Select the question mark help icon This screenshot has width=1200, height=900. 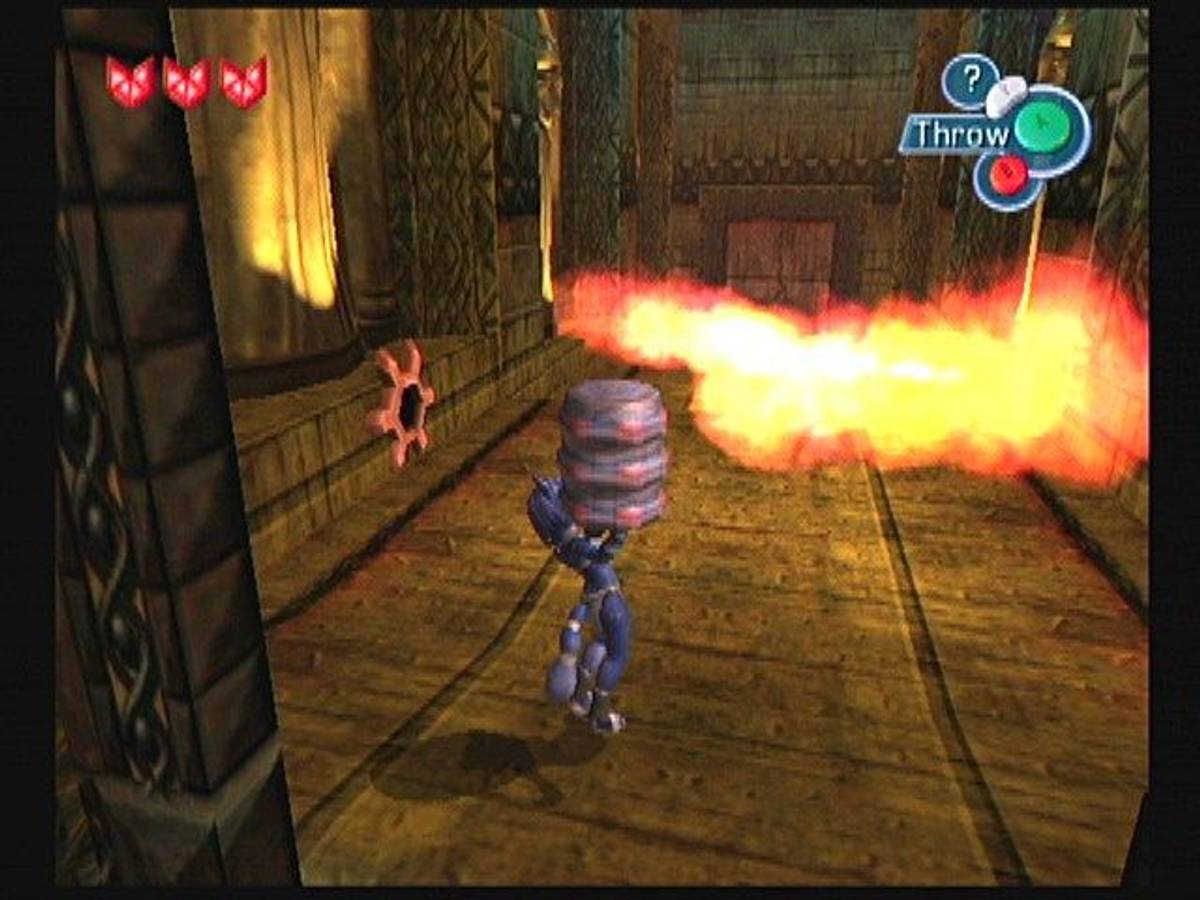[968, 80]
